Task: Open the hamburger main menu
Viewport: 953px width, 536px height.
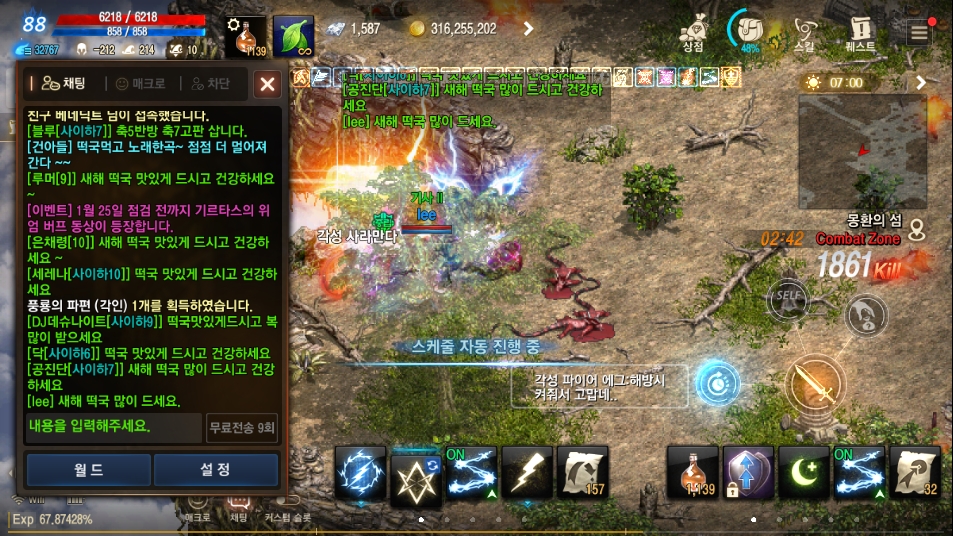Action: (919, 32)
